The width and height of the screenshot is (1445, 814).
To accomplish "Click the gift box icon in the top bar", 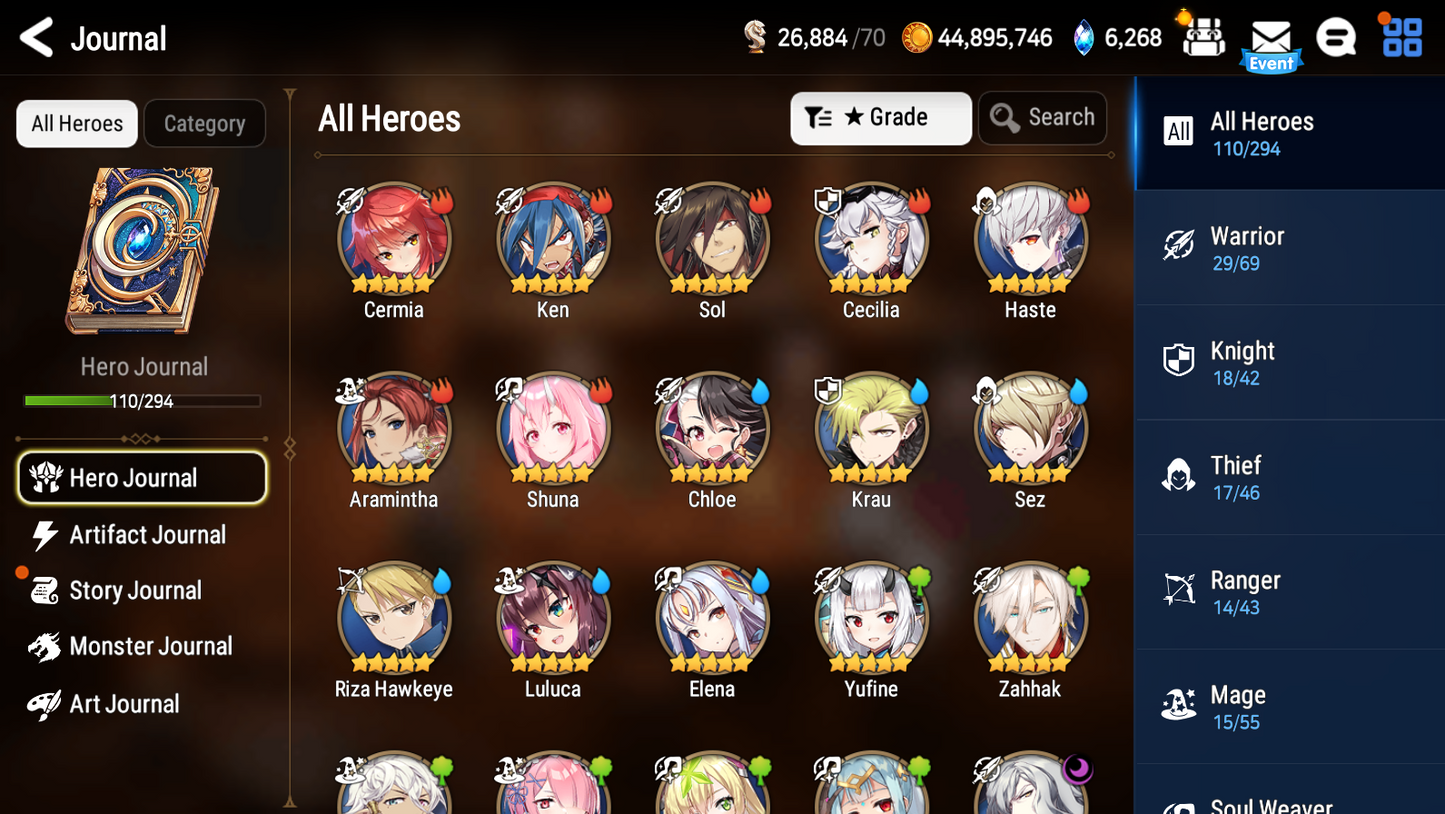I will (x=1201, y=37).
